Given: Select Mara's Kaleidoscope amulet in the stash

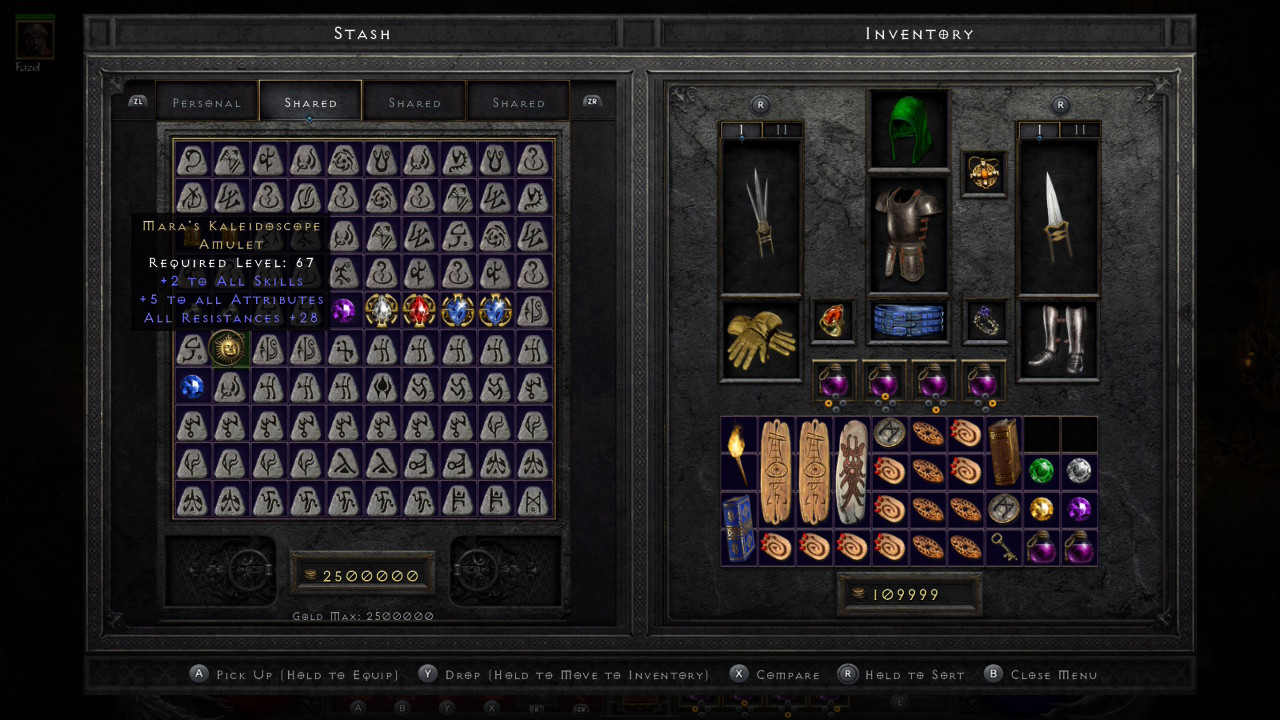Looking at the screenshot, I should tap(229, 348).
